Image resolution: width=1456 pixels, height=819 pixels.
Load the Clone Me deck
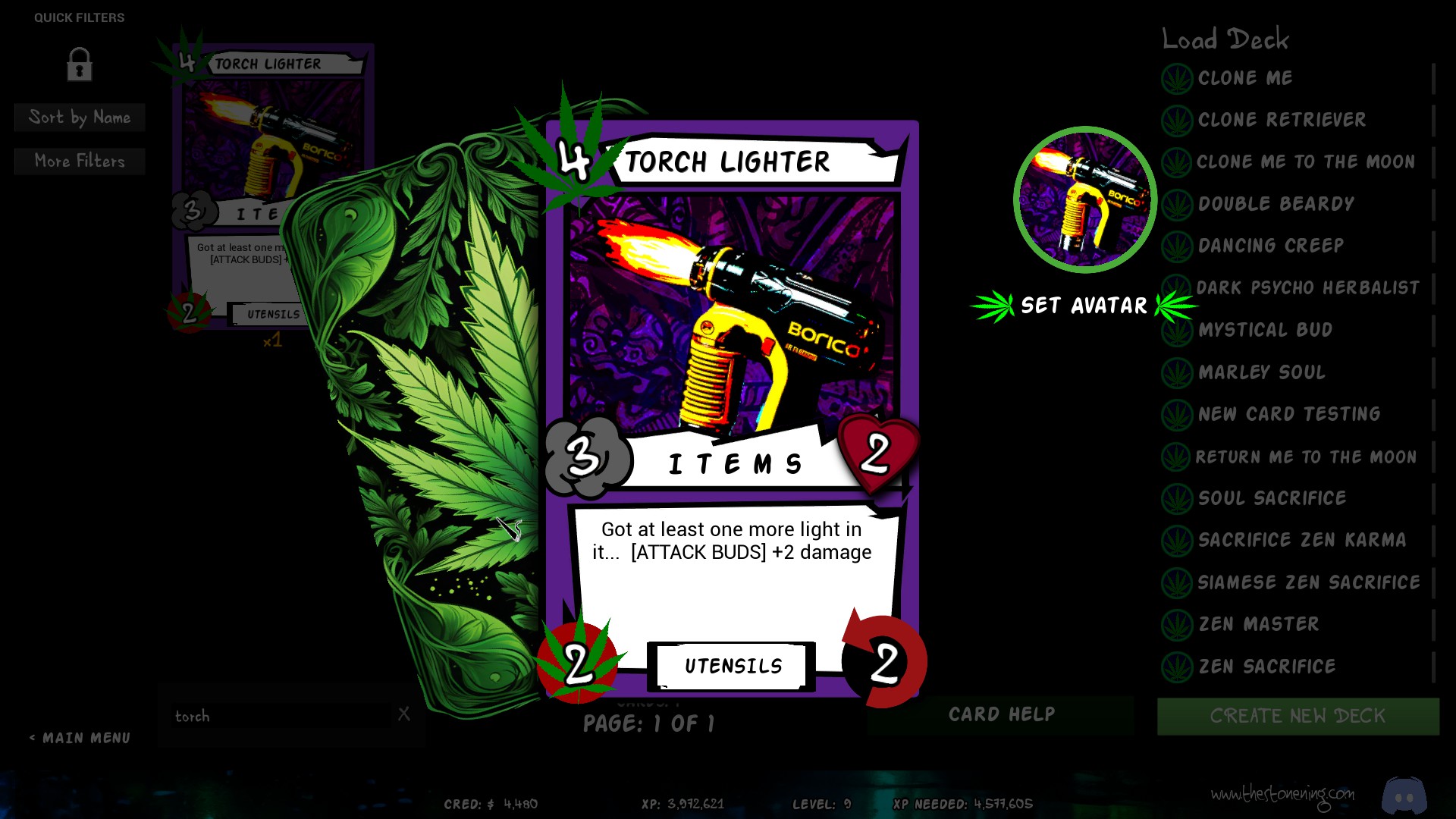coord(1245,78)
